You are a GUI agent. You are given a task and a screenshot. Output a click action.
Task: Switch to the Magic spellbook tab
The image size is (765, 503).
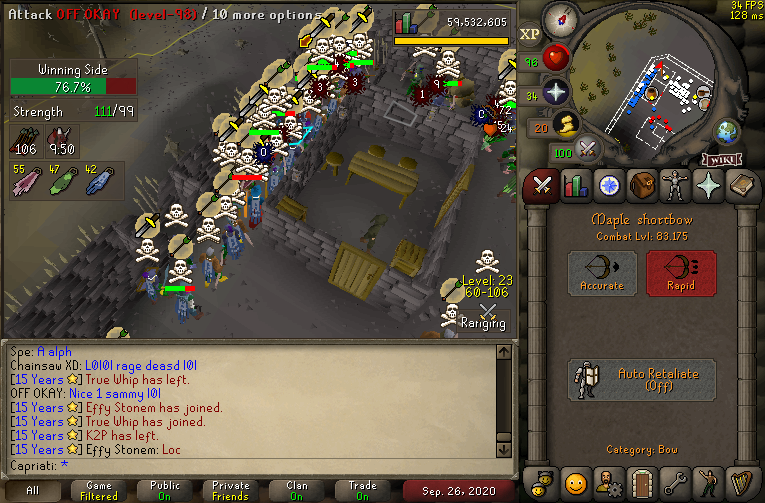(740, 185)
